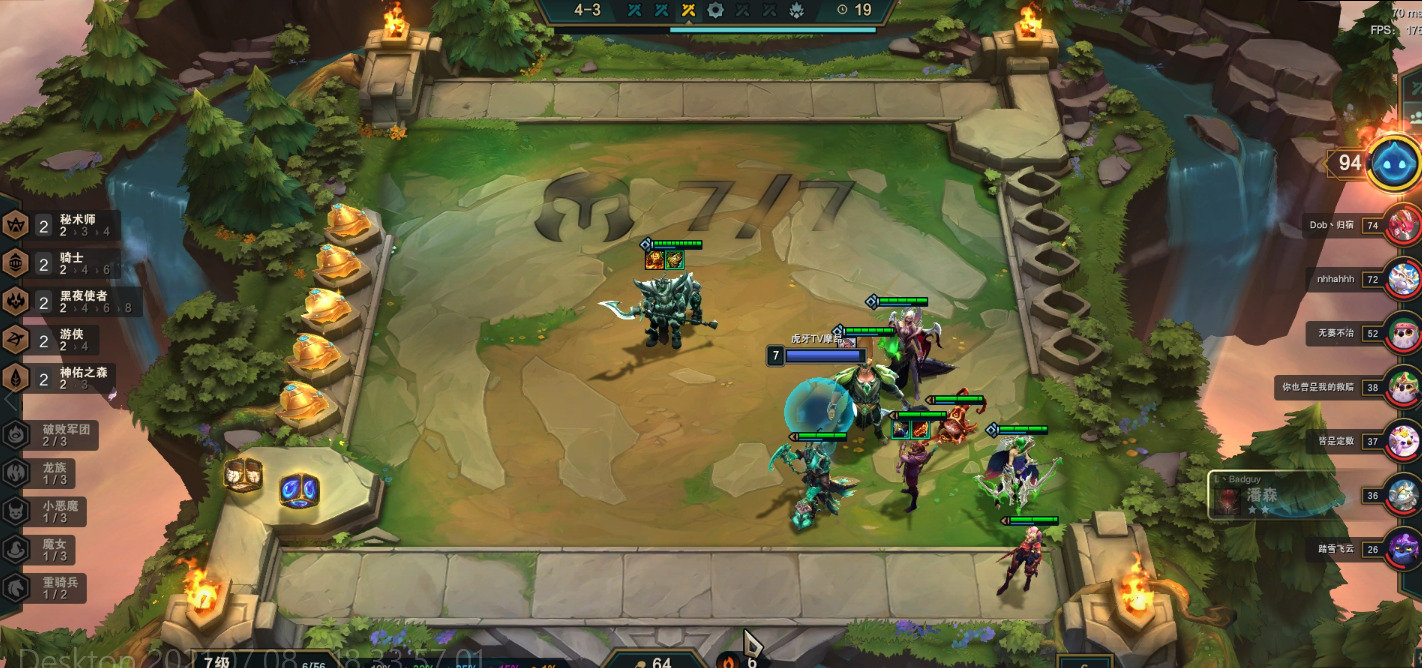Show the 神佑之森 trait info

[x=70, y=378]
